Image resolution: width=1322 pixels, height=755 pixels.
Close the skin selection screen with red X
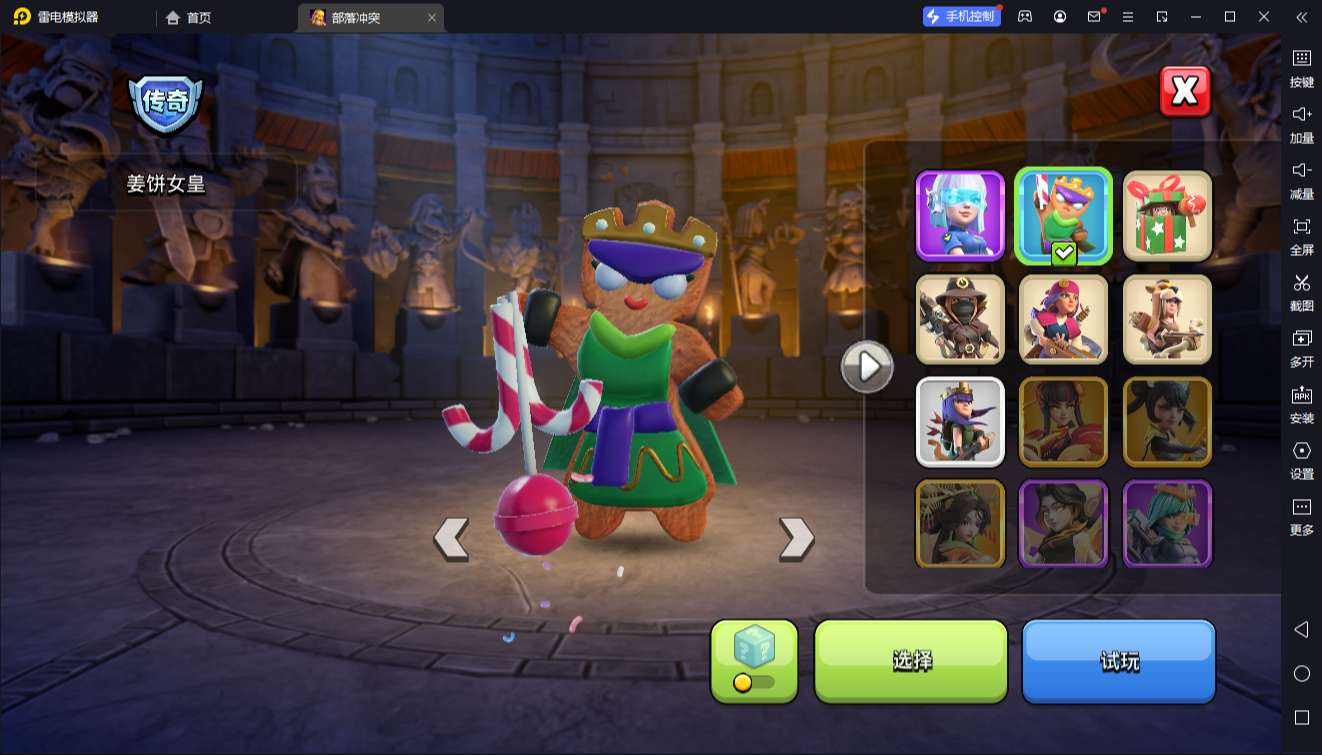tap(1185, 92)
